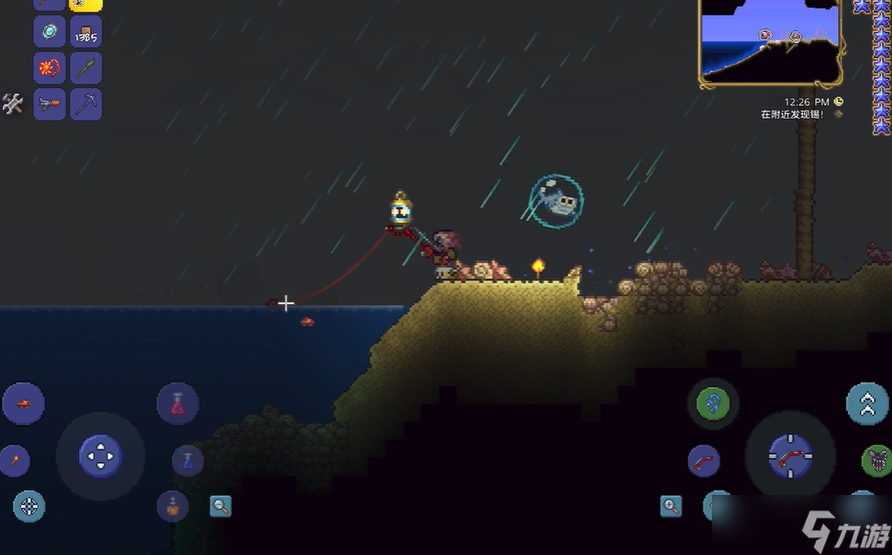
Task: Select the red flail weapon slot
Action: pyautogui.click(x=50, y=68)
